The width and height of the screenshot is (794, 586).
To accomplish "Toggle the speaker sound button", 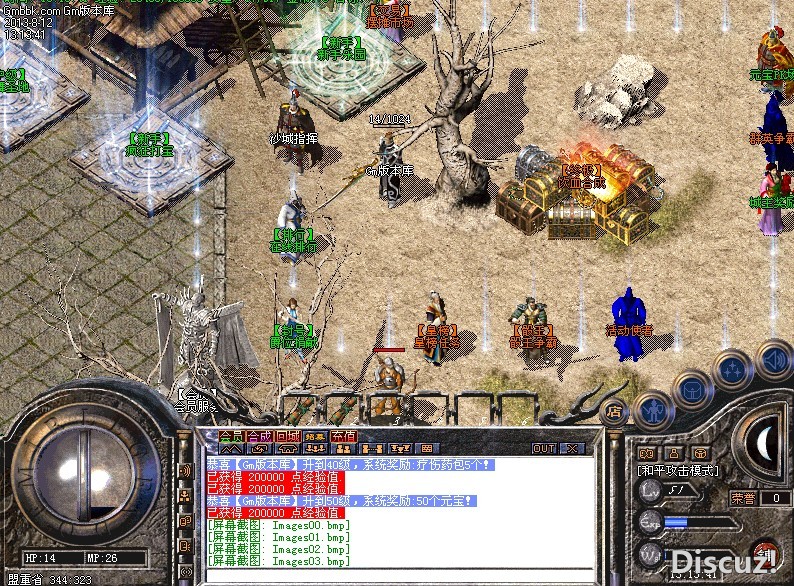I will coord(773,358).
